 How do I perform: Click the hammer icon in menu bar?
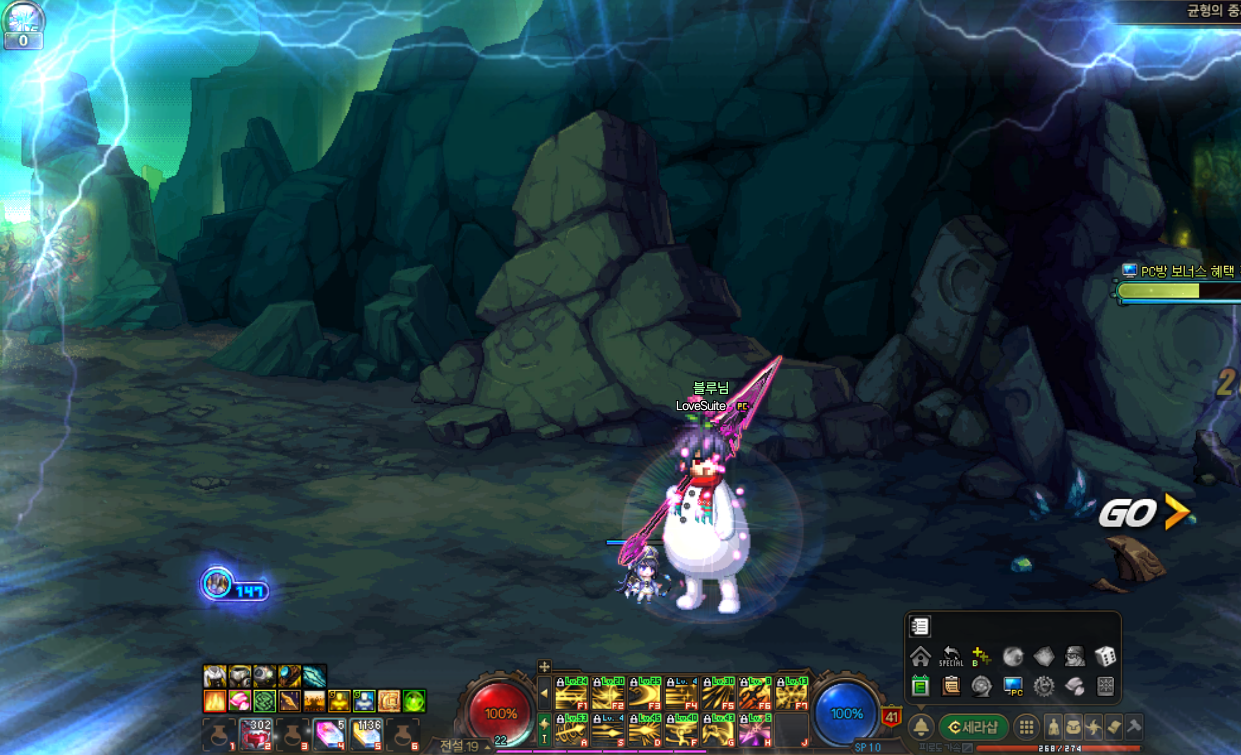1134,727
